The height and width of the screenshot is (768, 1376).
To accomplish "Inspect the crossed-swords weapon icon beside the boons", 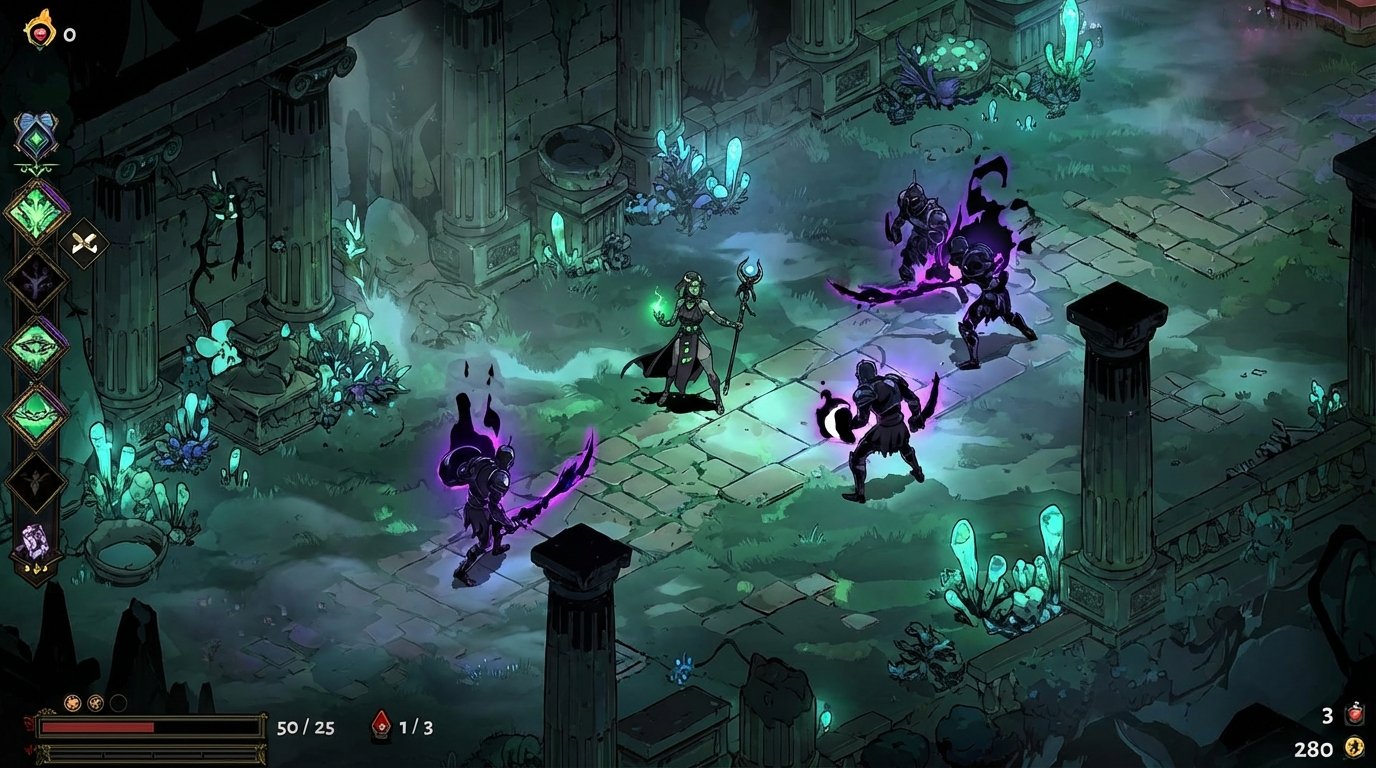I will 84,244.
